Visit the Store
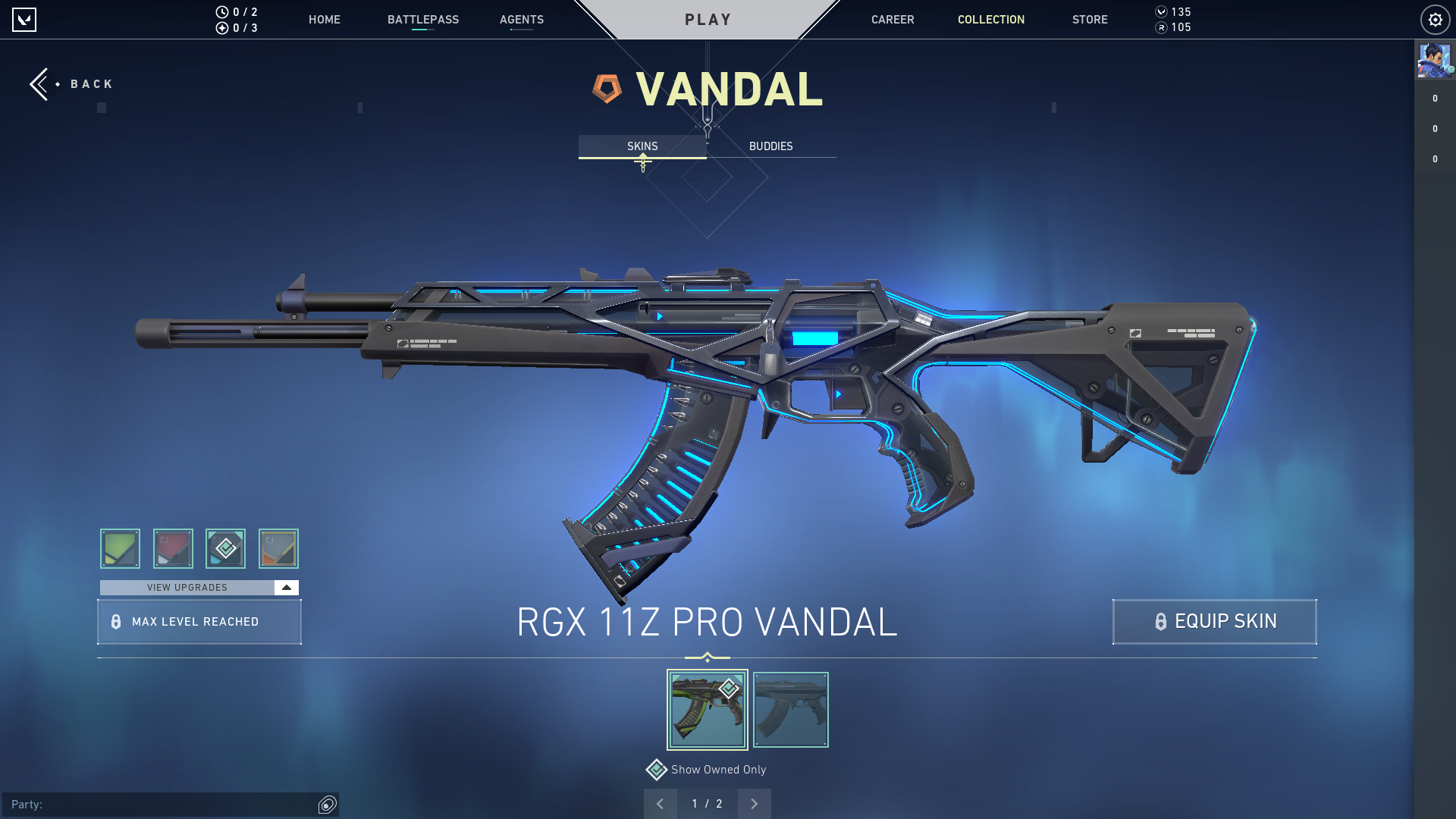Screen dimensions: 1456x819 click(1089, 20)
